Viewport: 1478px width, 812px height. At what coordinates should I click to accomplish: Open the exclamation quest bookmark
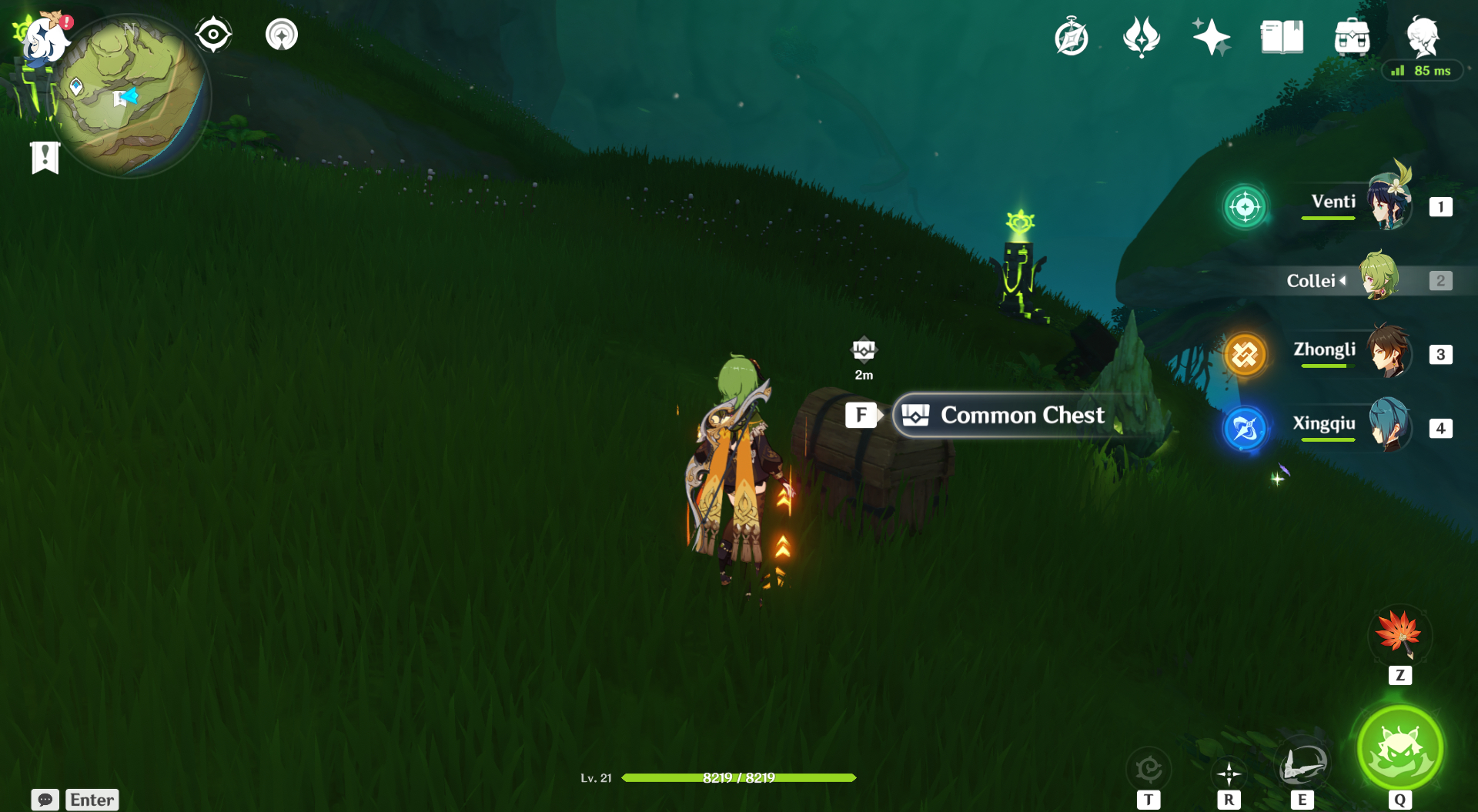(x=45, y=157)
